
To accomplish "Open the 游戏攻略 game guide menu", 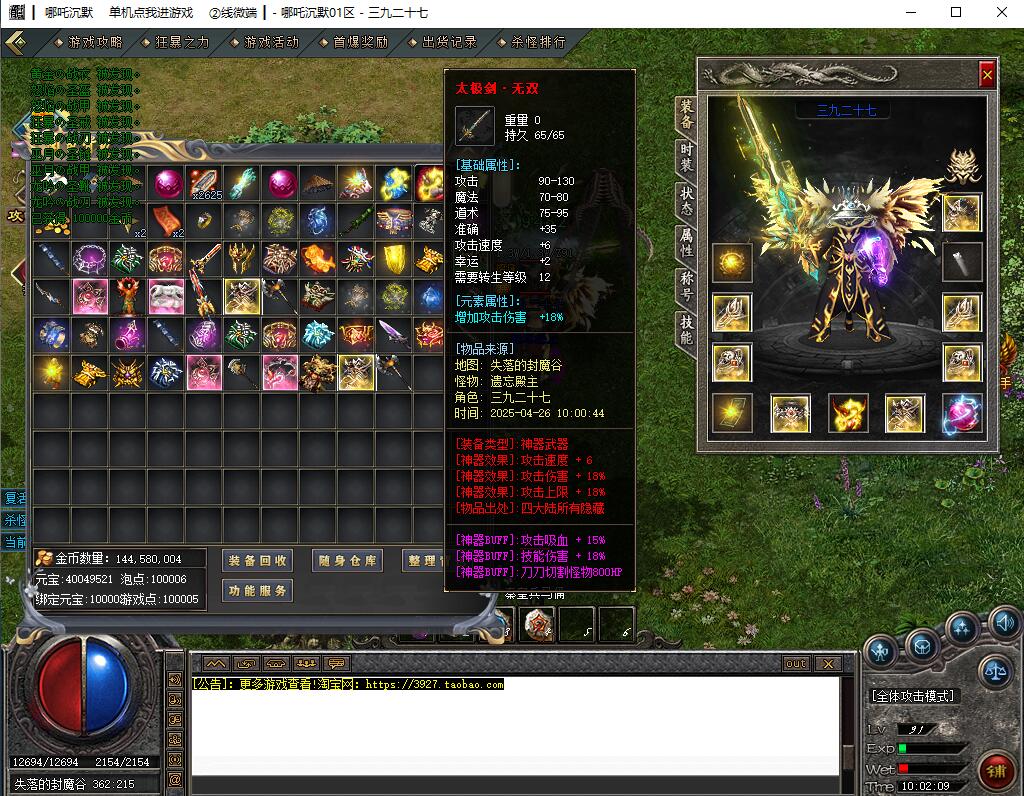I will (90, 42).
